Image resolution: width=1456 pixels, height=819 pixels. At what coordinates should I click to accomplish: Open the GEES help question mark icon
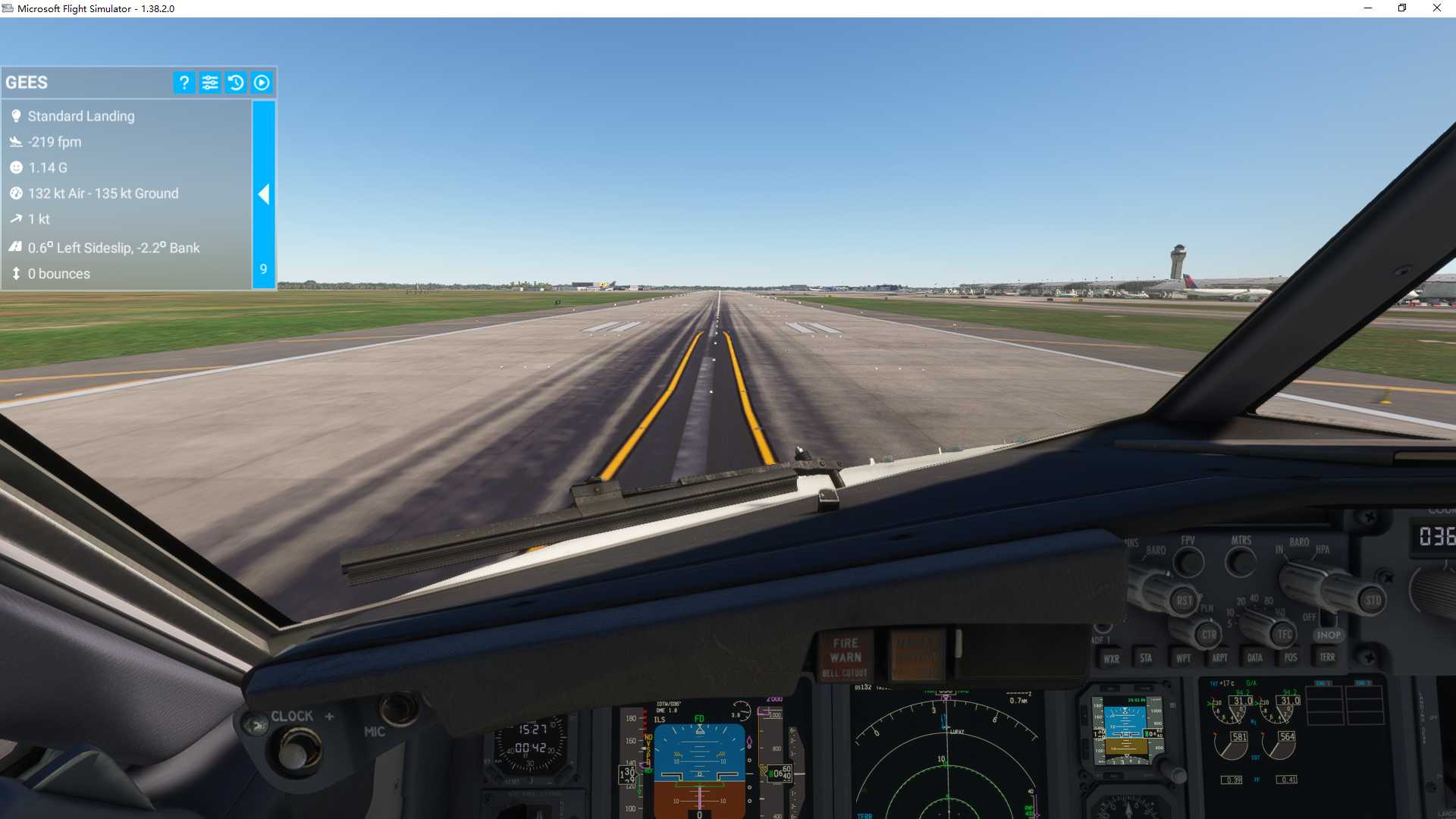pos(184,82)
